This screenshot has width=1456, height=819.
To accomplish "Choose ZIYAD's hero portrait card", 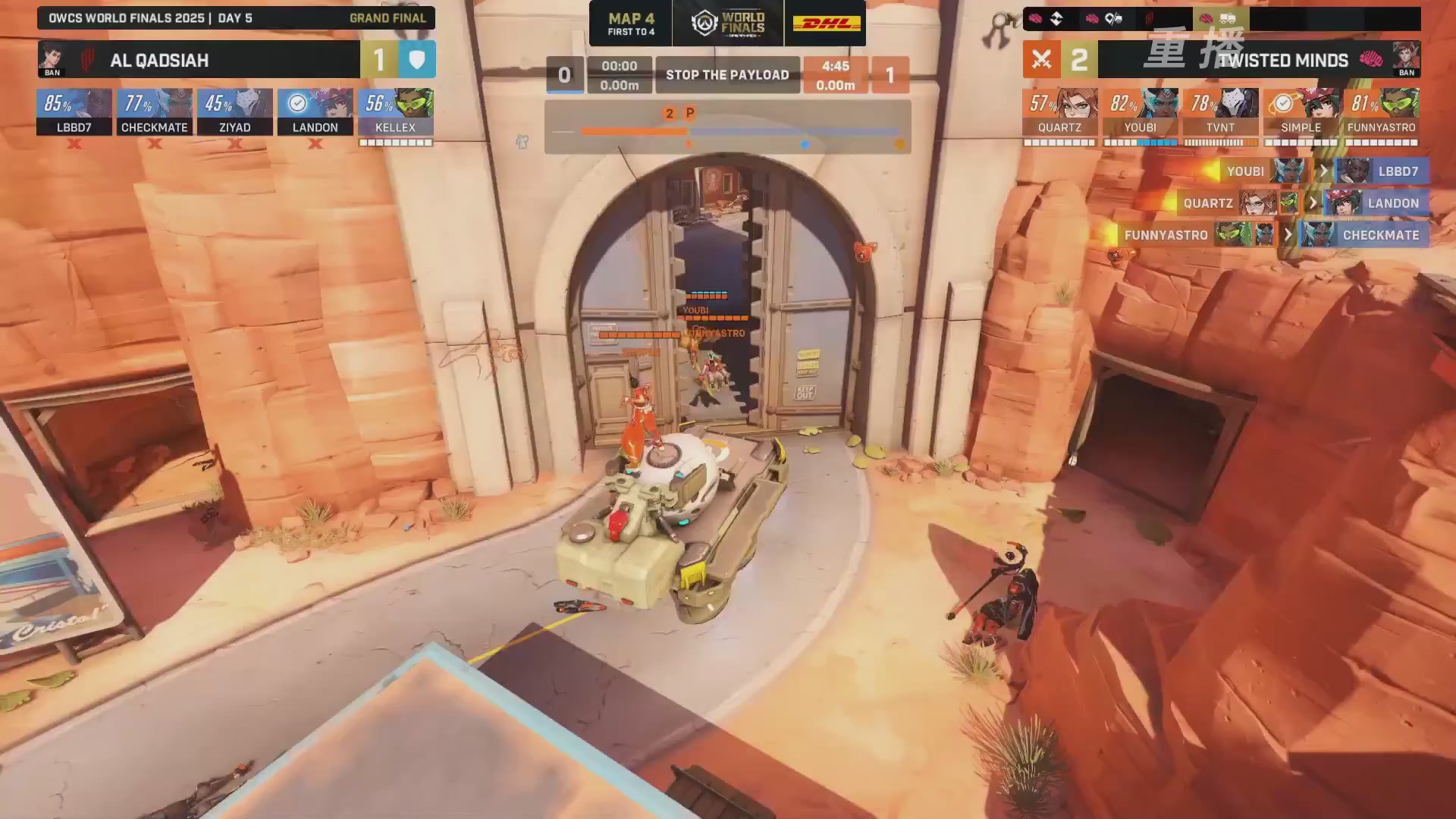I will pyautogui.click(x=235, y=112).
